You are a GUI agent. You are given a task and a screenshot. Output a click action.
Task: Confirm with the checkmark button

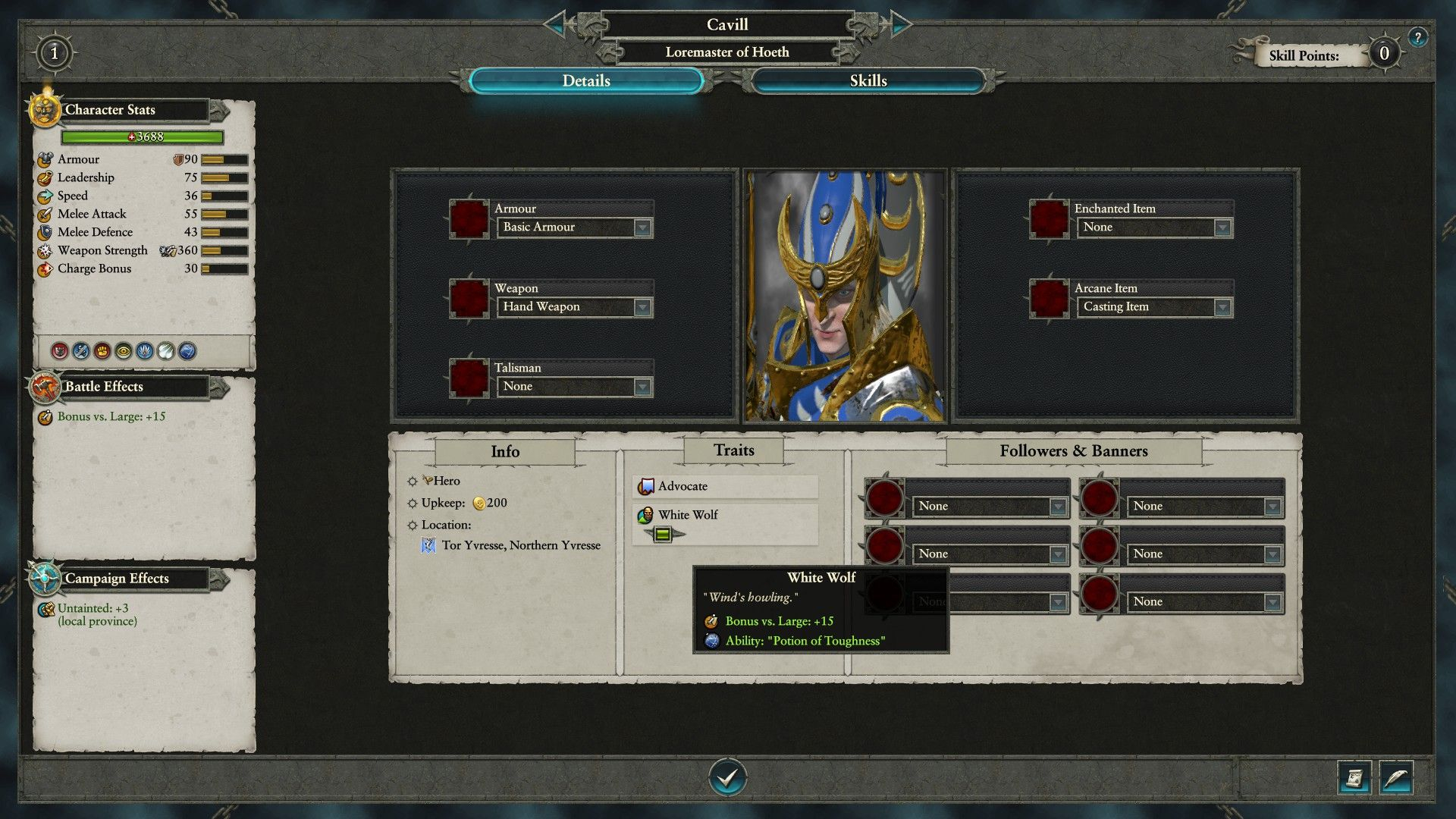[x=727, y=777]
